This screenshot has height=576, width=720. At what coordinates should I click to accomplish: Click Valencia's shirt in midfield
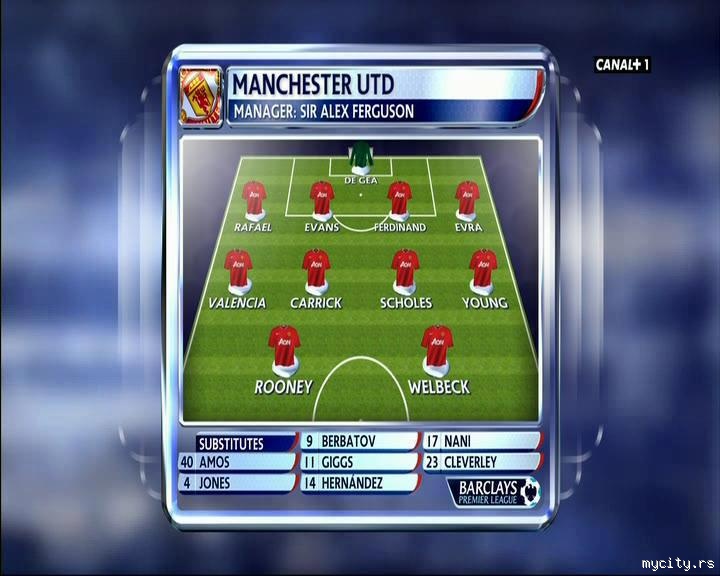tap(238, 270)
